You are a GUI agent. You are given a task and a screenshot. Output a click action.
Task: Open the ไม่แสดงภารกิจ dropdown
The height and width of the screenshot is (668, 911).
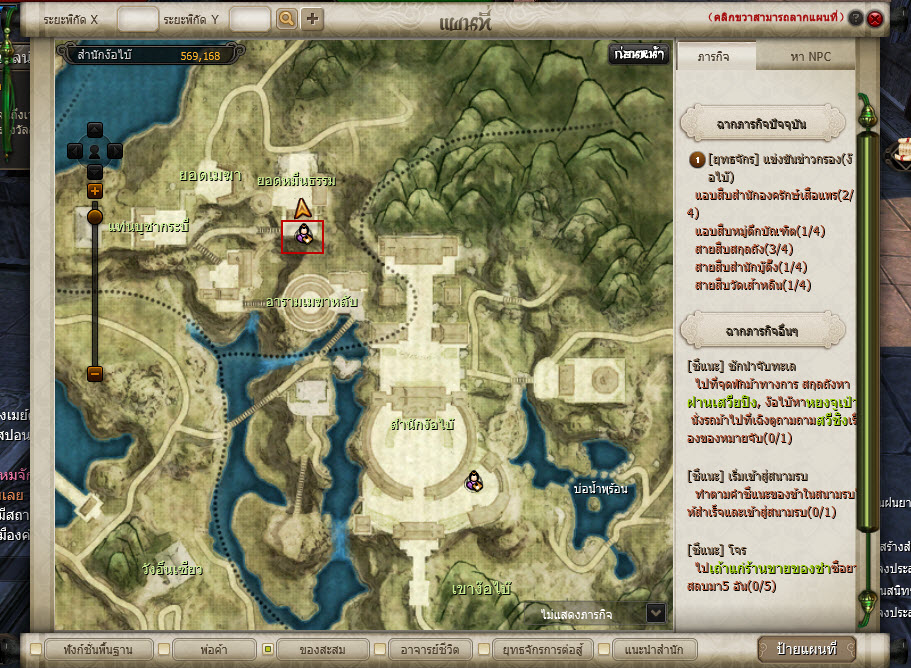(x=655, y=612)
